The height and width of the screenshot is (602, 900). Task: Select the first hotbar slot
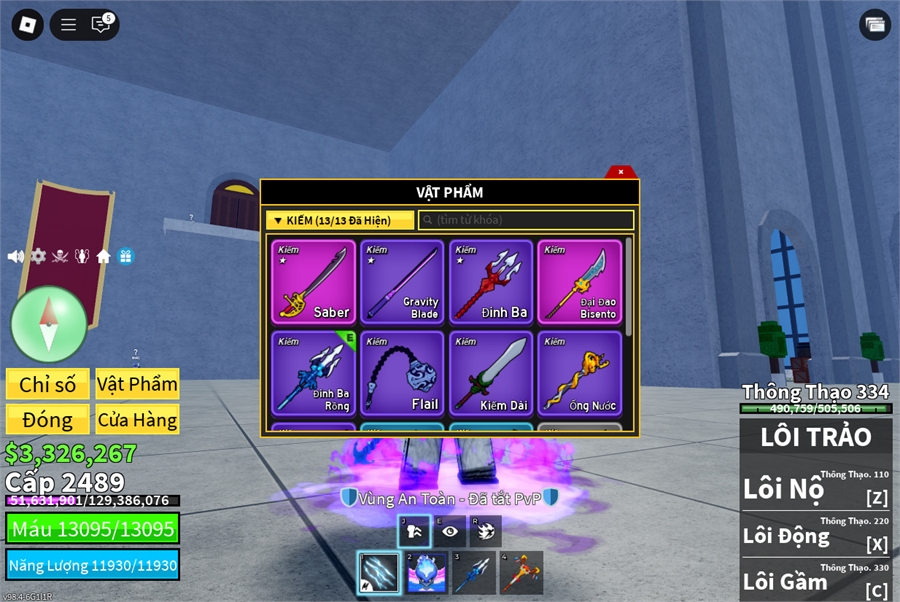379,573
